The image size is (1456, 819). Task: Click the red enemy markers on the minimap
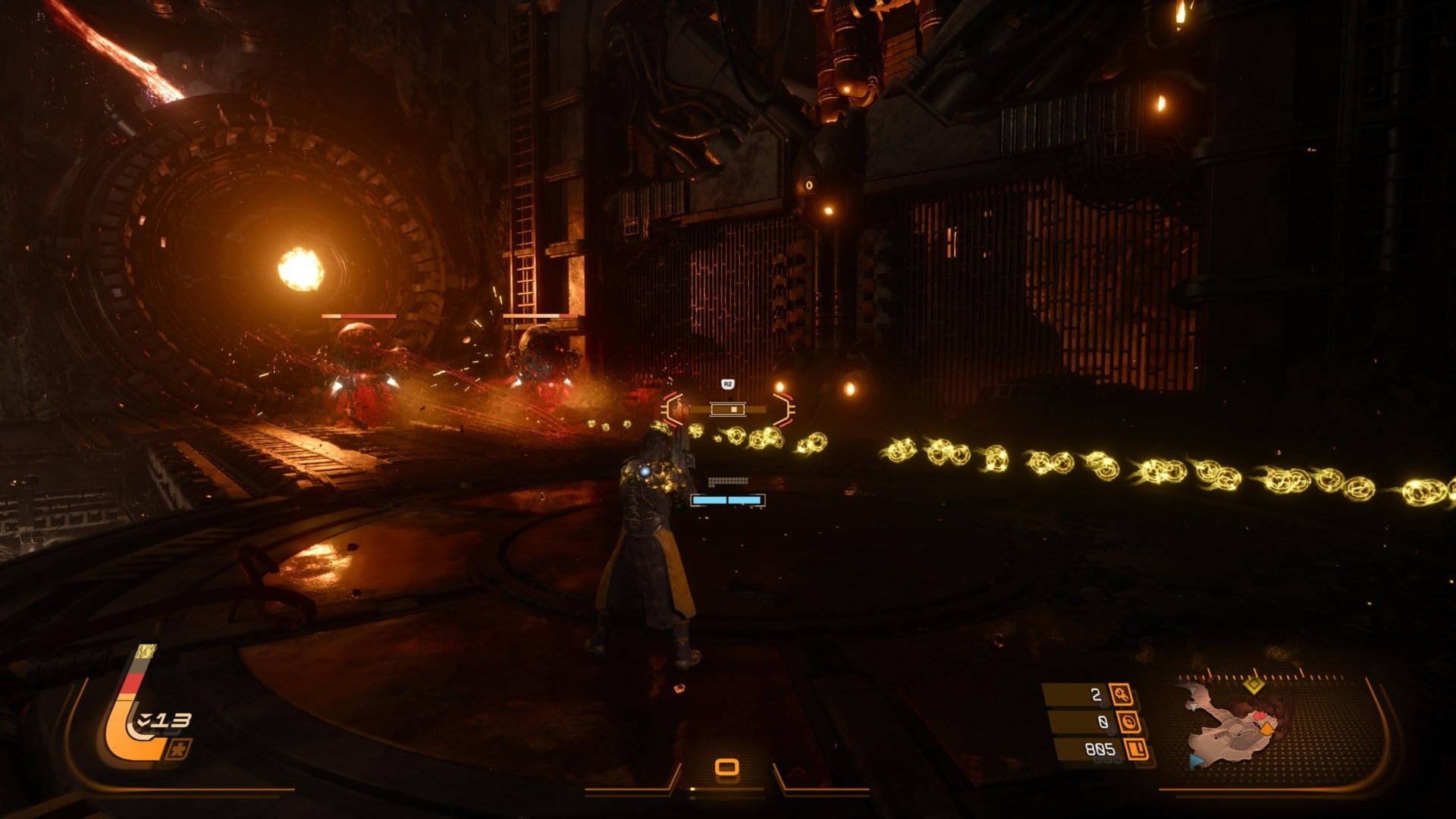click(1259, 715)
